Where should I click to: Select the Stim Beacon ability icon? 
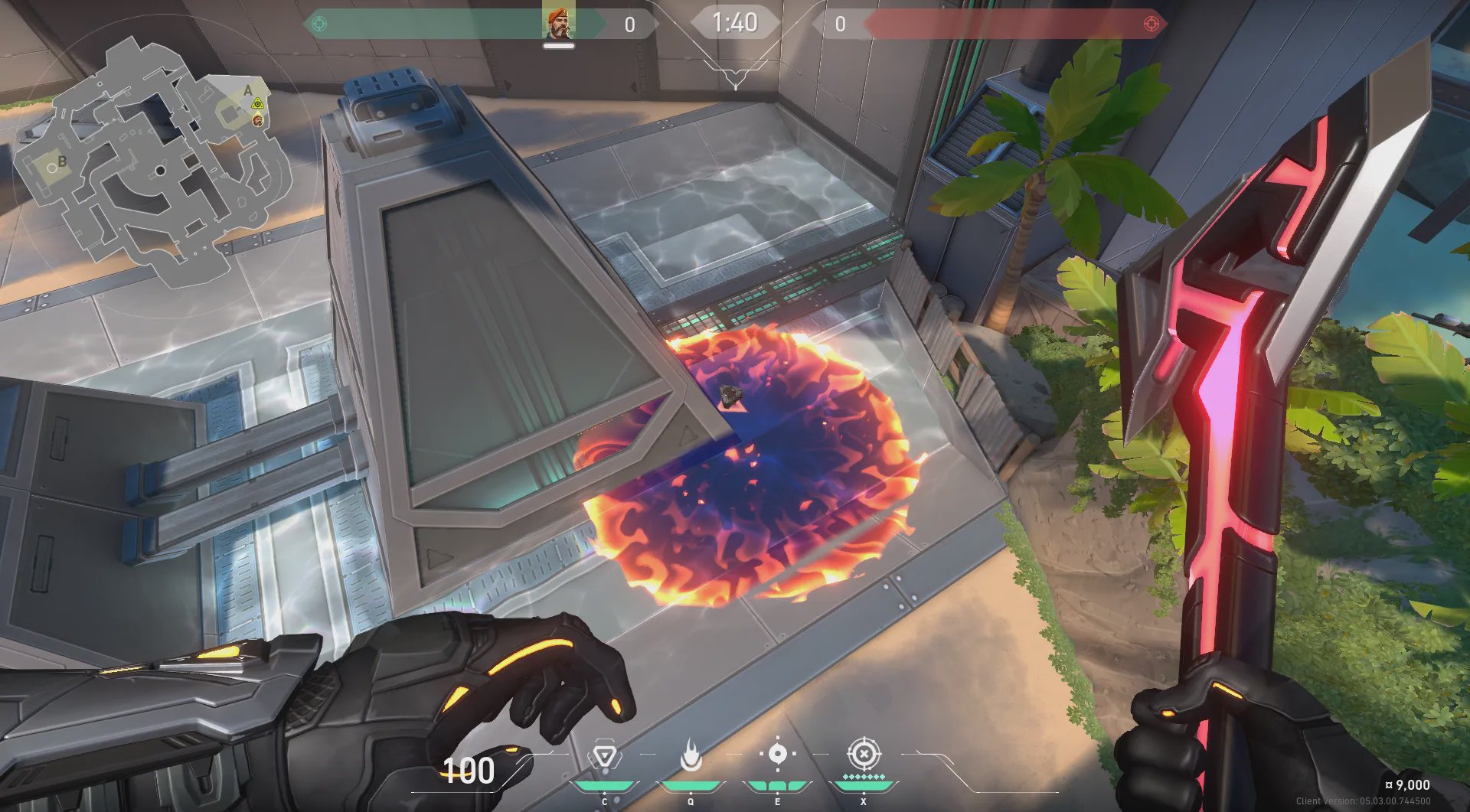pos(604,758)
